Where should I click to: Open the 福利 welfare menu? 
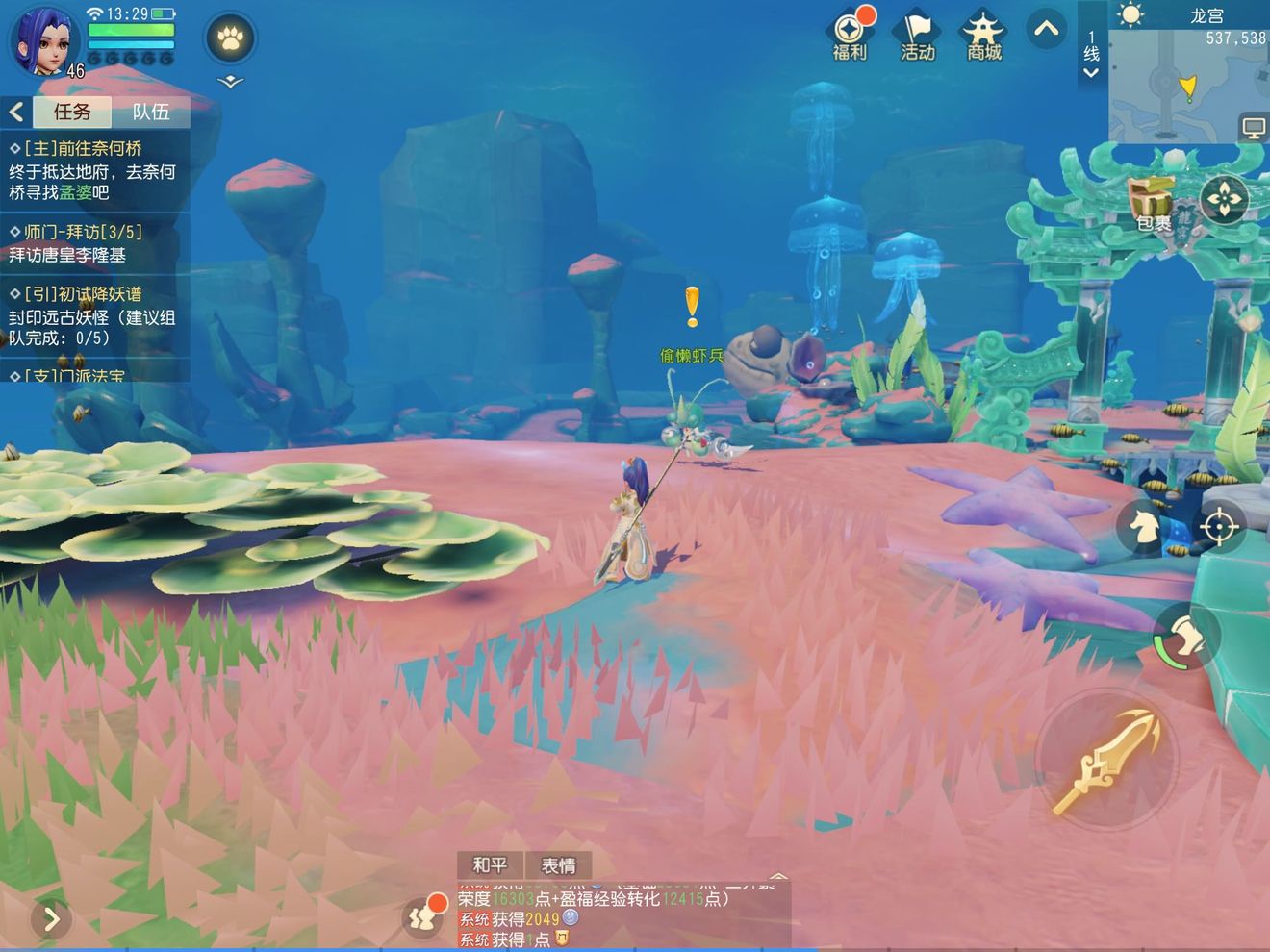pos(850,37)
